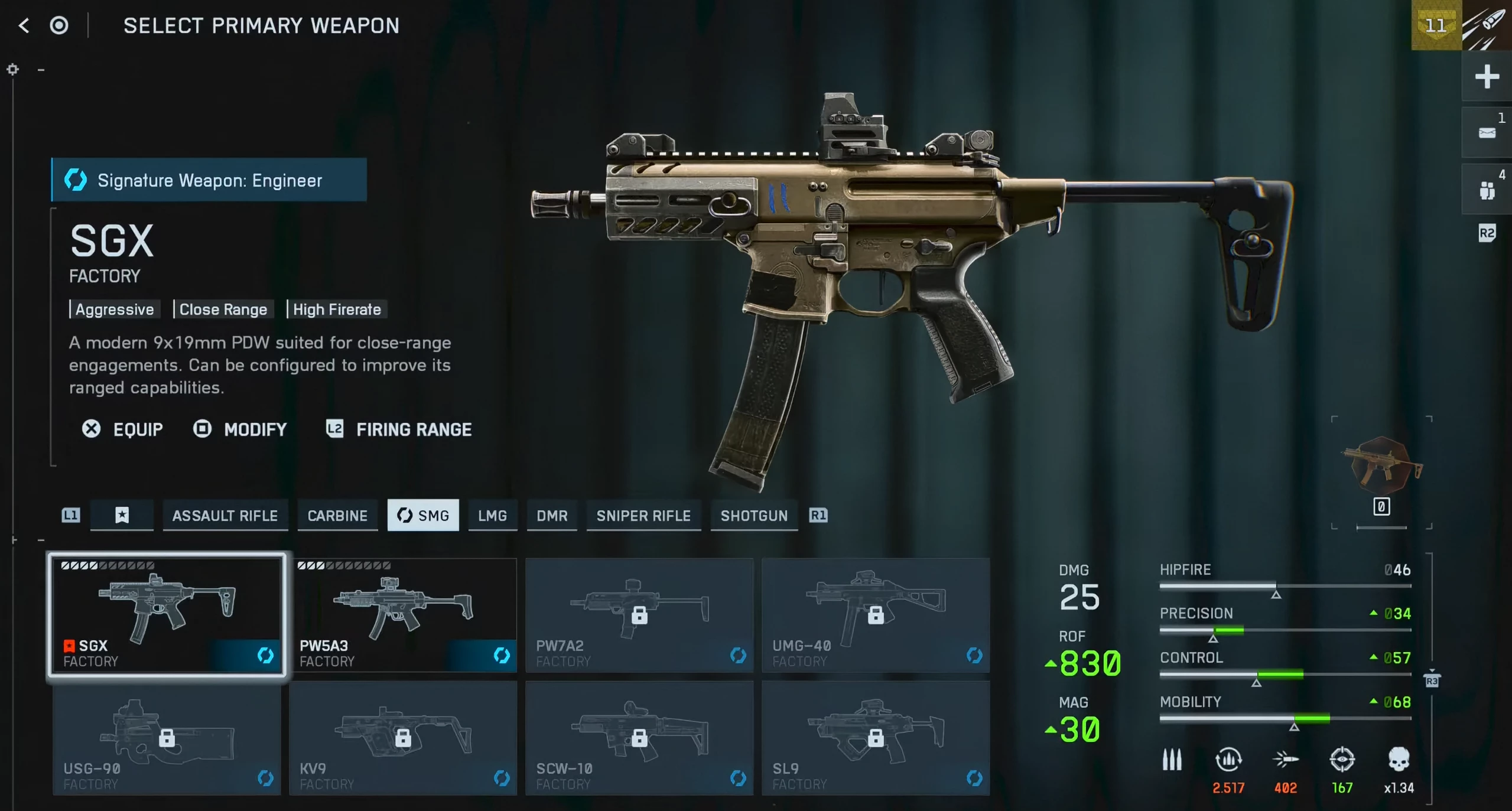Screen dimensions: 1512x811
Task: Choose the locked SCW-10 weapon tile
Action: tap(639, 738)
